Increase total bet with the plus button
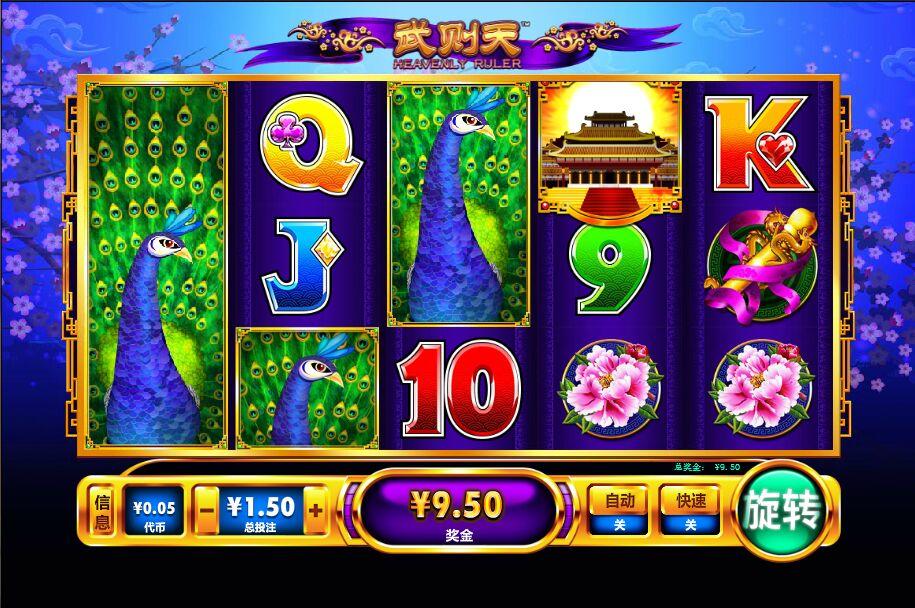This screenshot has height=608, width=915. [x=316, y=511]
